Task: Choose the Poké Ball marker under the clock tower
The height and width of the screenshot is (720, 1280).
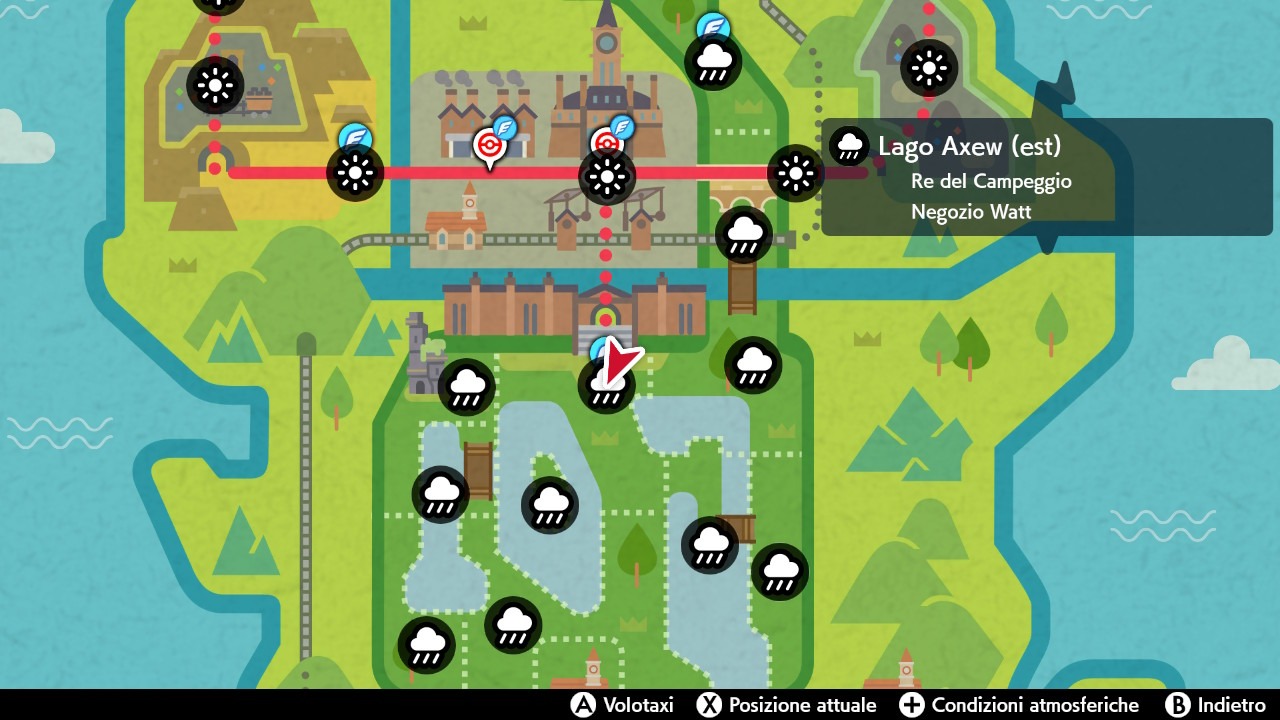Action: 606,145
